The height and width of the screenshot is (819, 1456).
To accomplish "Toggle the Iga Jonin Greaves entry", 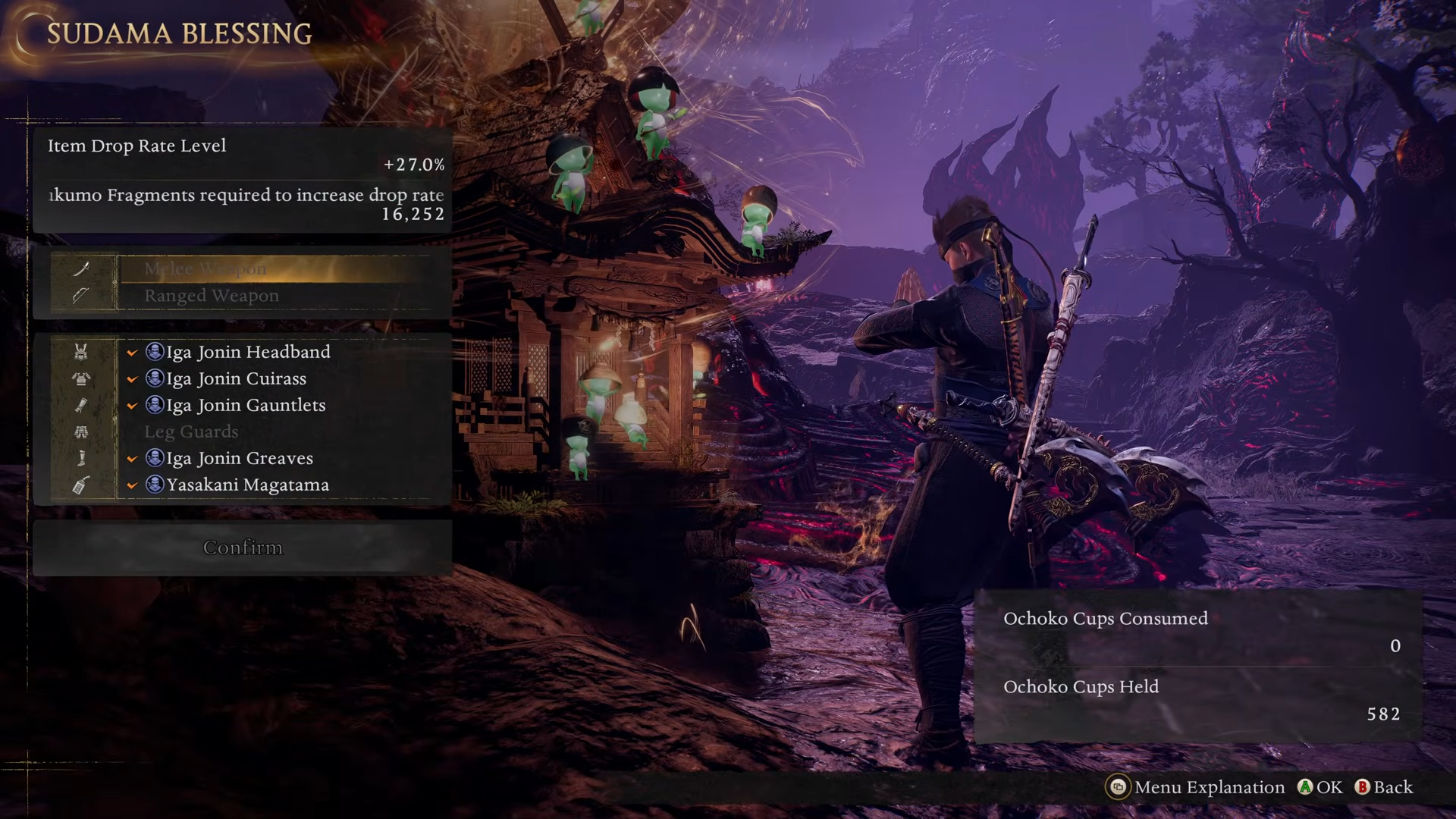I will click(240, 458).
